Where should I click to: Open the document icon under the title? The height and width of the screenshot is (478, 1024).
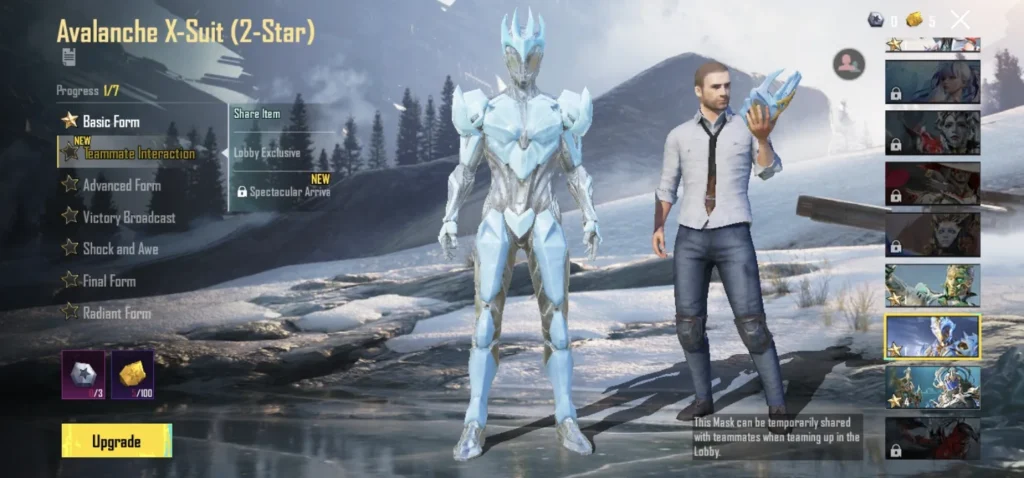[x=68, y=55]
